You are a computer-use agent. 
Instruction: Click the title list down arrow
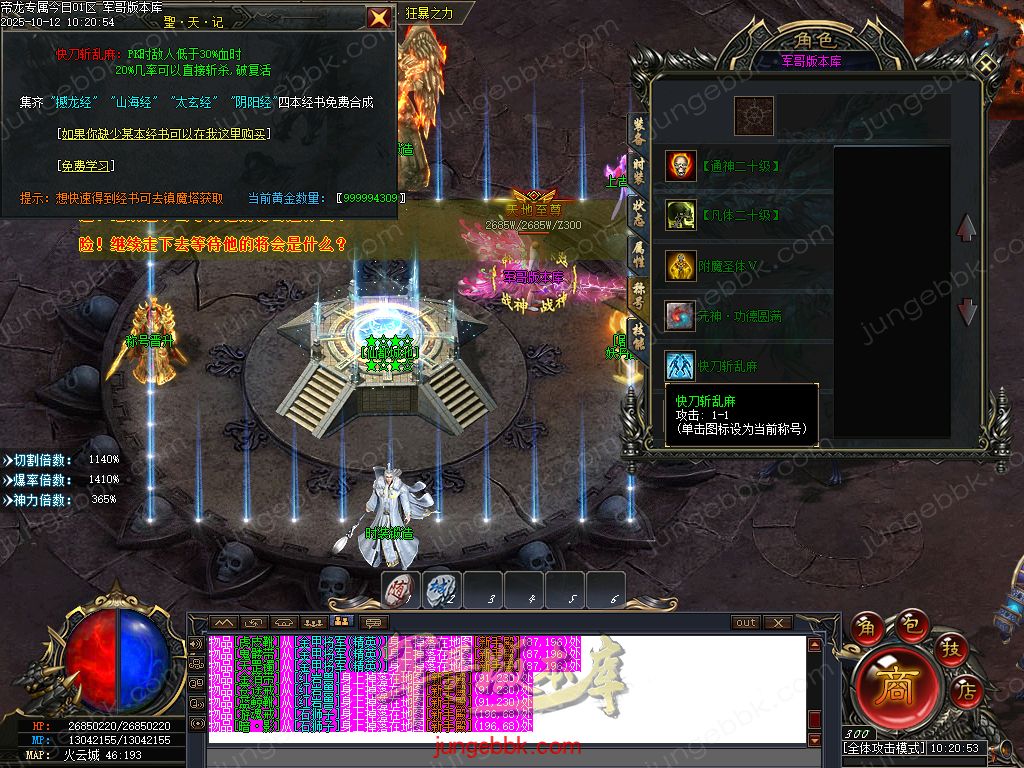click(x=966, y=311)
